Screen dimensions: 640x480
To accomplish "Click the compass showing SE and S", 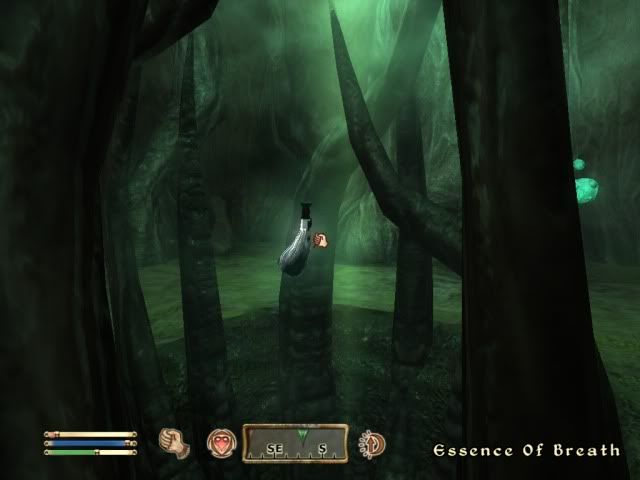I will coord(295,443).
